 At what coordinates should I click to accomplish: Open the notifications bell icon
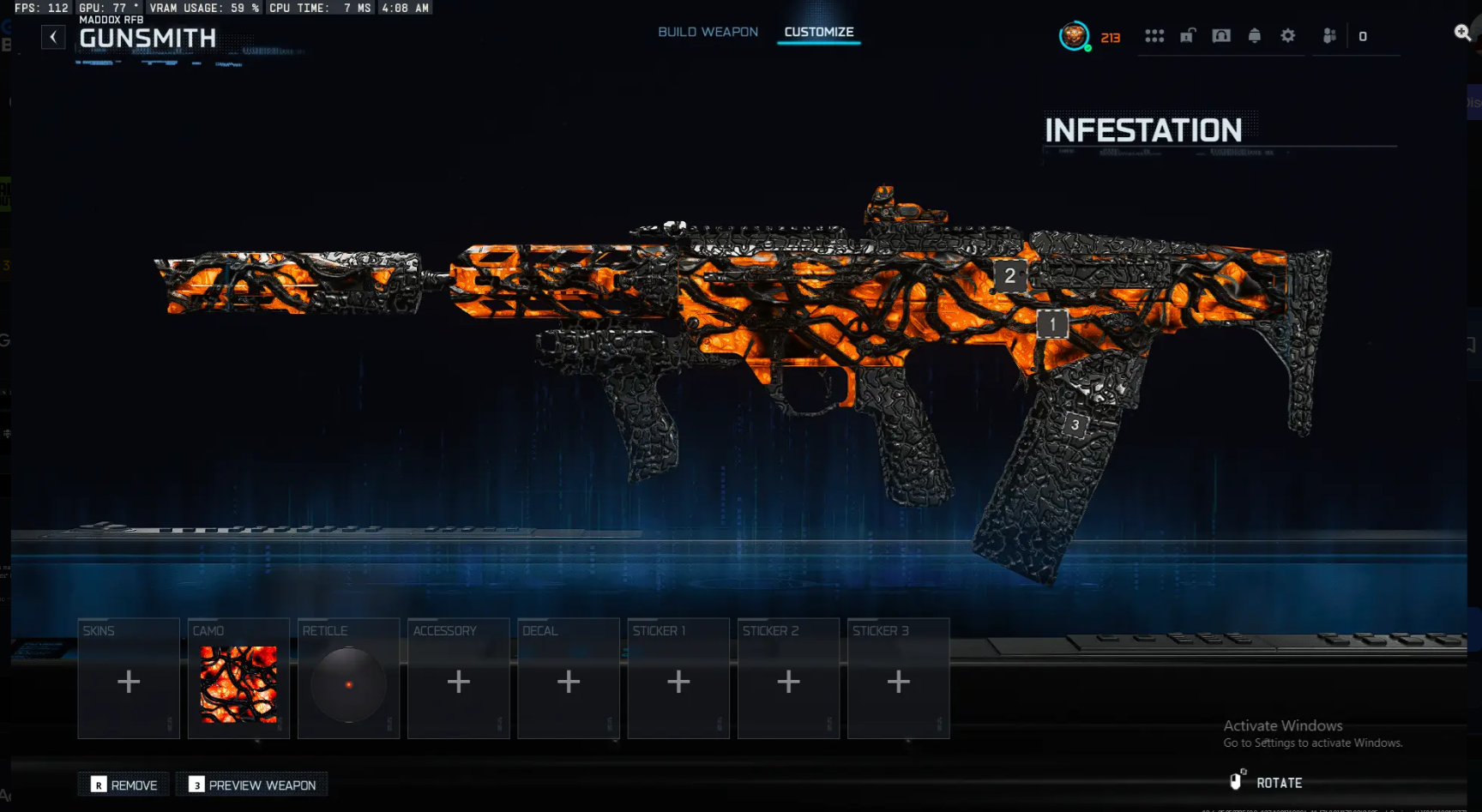point(1253,36)
